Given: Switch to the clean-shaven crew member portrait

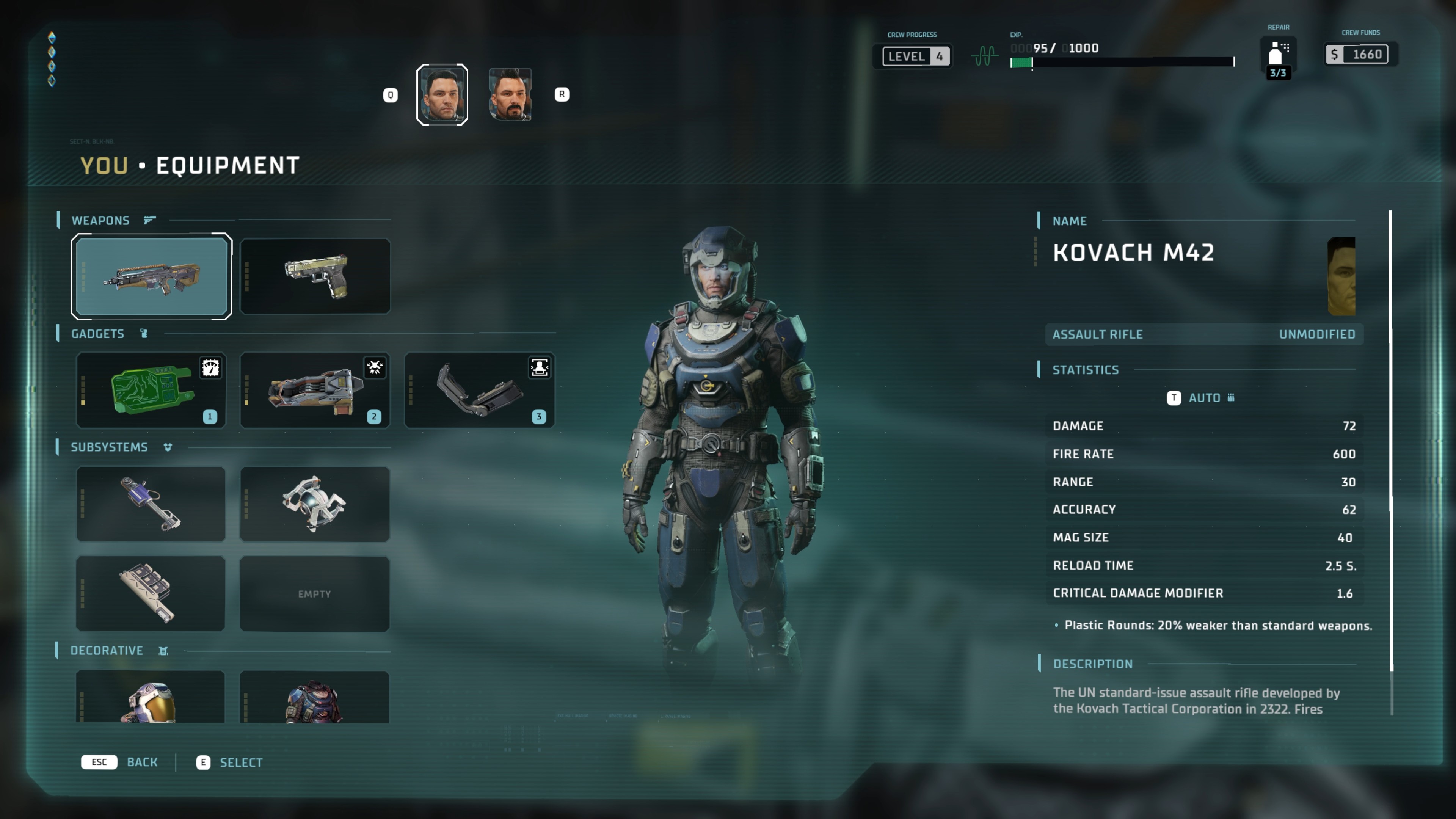Looking at the screenshot, I should pos(442,94).
